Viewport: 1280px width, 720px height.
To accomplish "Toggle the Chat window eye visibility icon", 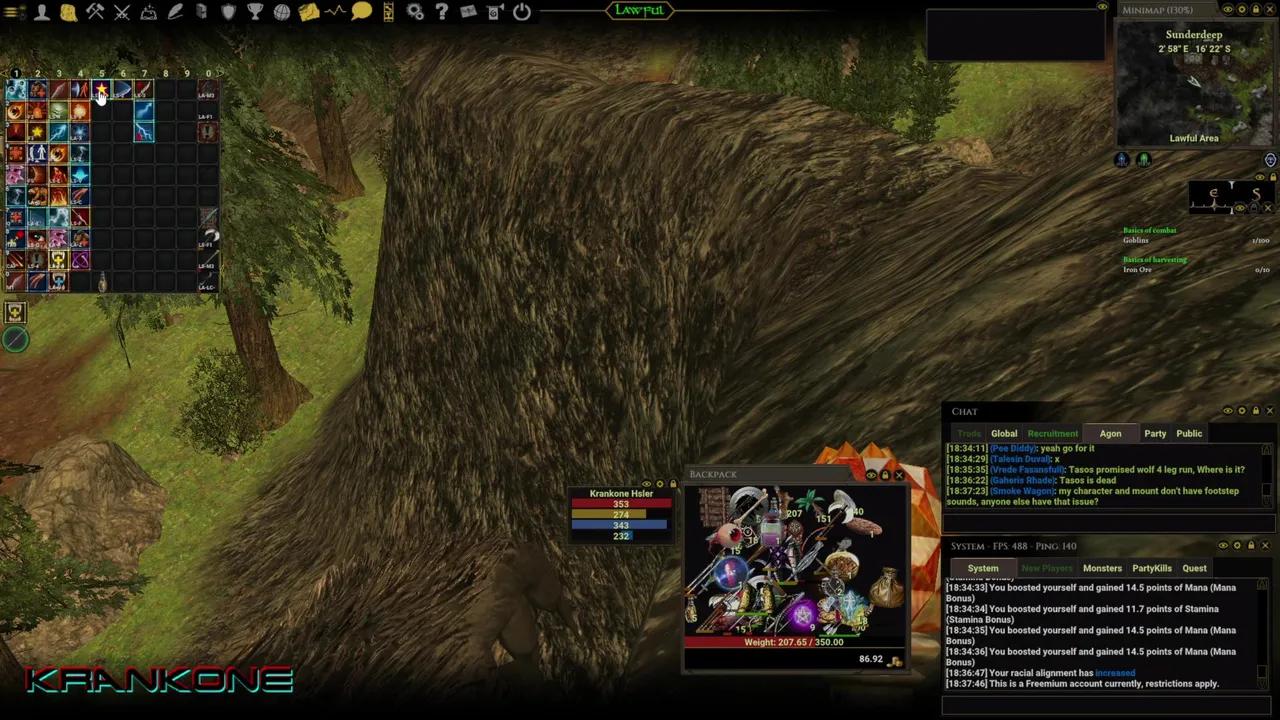I will pos(1228,410).
